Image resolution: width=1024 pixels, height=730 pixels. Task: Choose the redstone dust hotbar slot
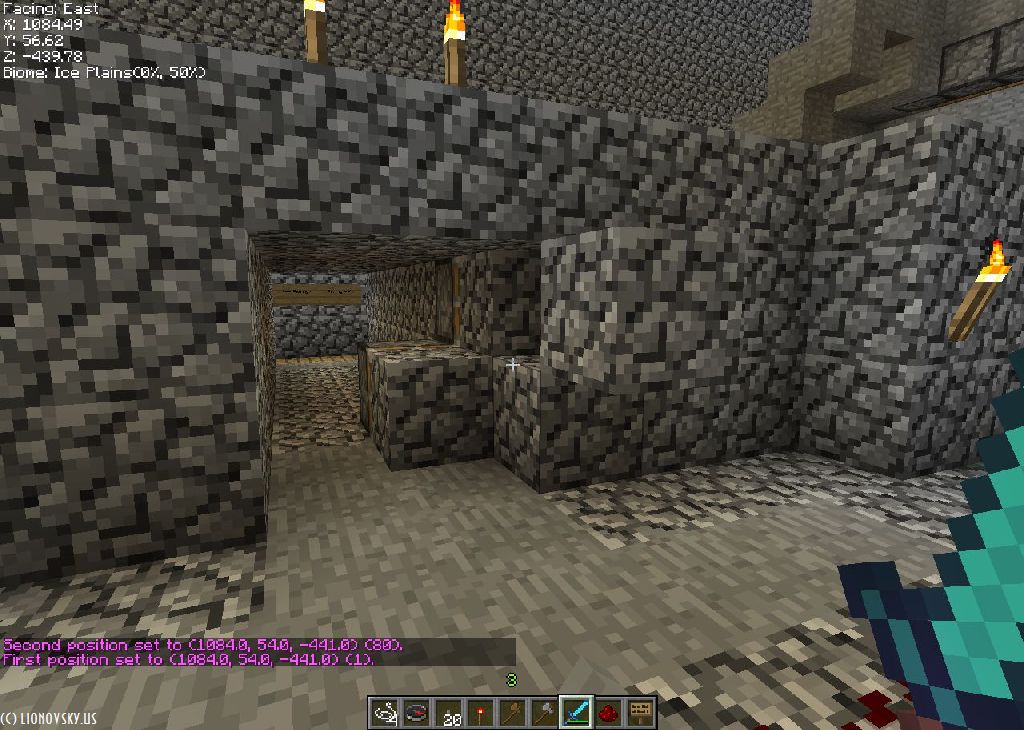tap(608, 713)
